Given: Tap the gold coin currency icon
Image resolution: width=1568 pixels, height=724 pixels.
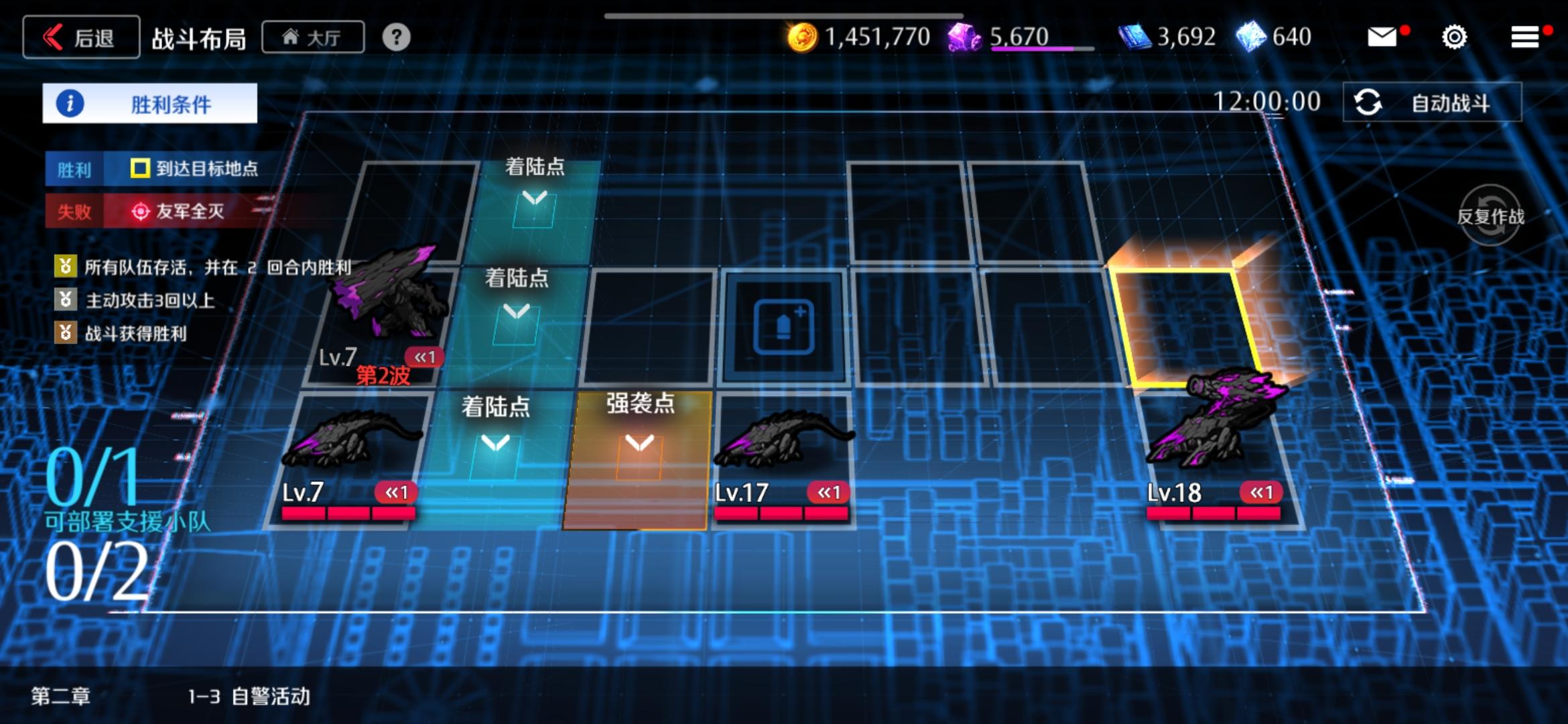Looking at the screenshot, I should (802, 36).
